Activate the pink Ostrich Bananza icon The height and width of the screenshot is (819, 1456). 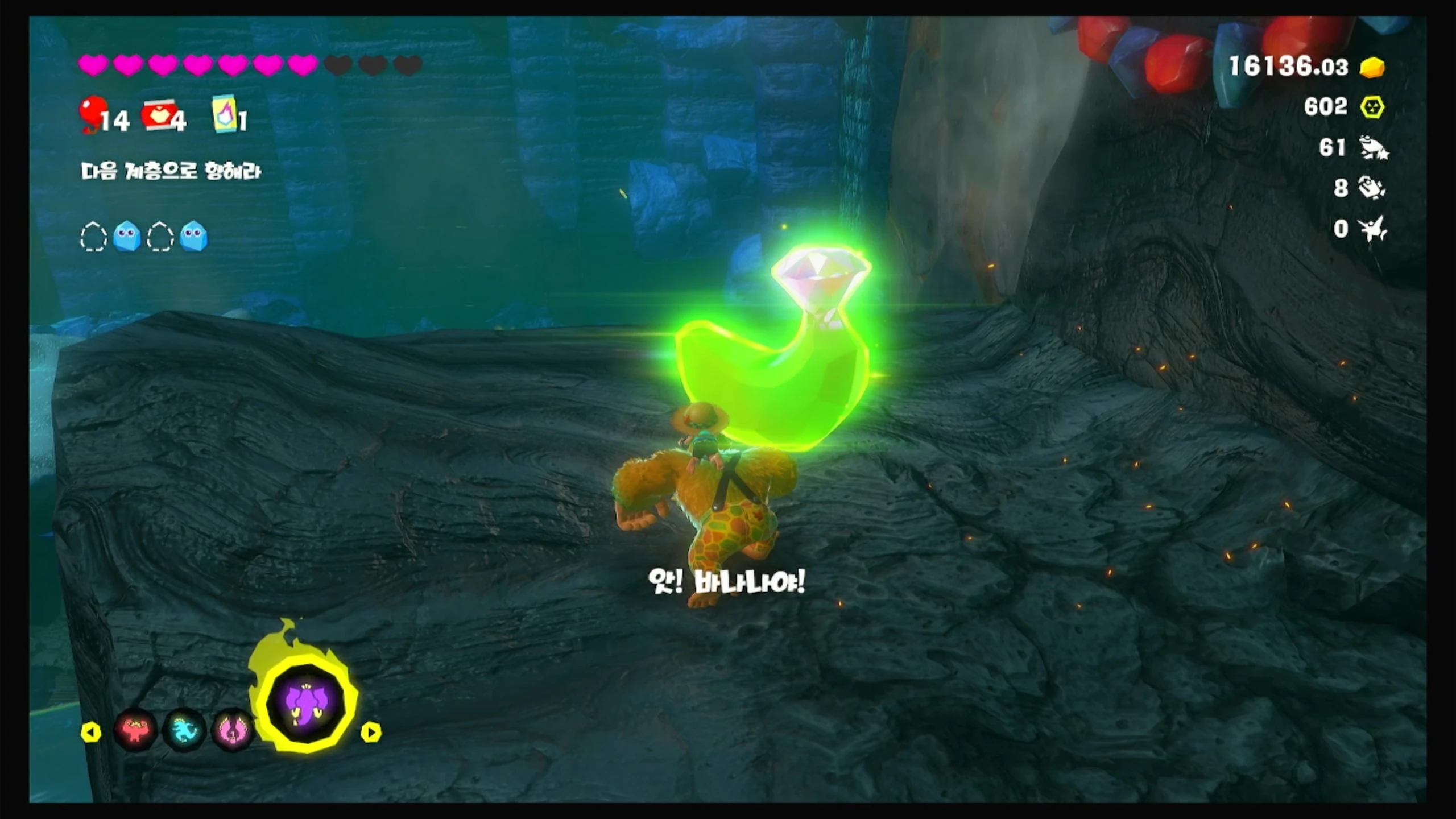click(232, 730)
